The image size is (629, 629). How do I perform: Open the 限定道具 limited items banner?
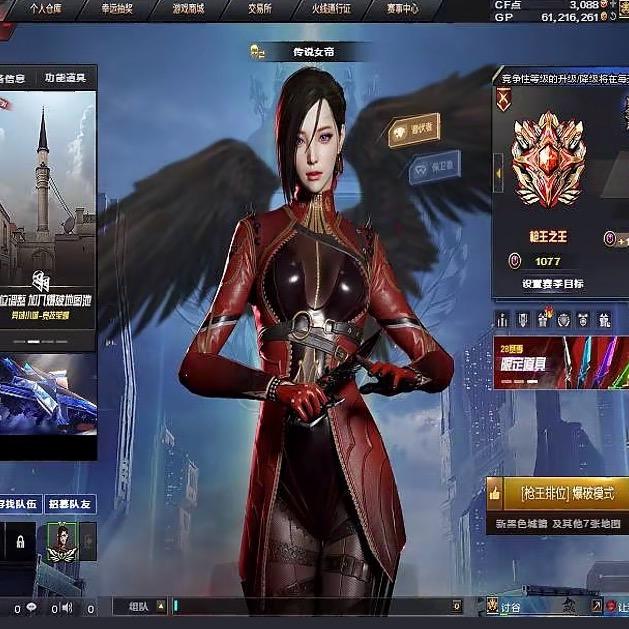560,361
